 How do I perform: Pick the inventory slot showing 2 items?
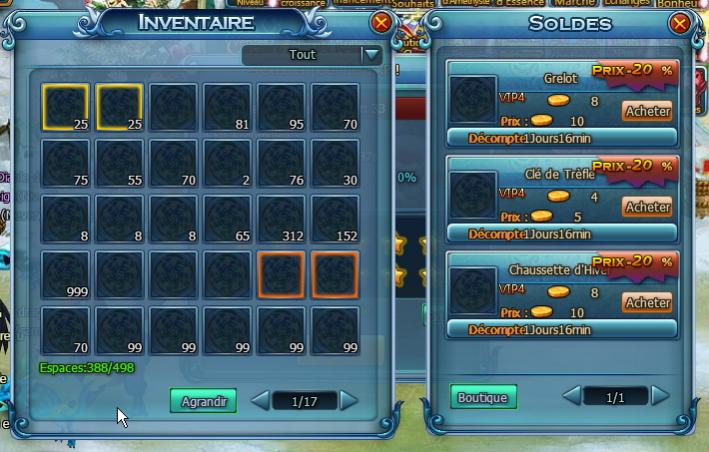(x=227, y=163)
